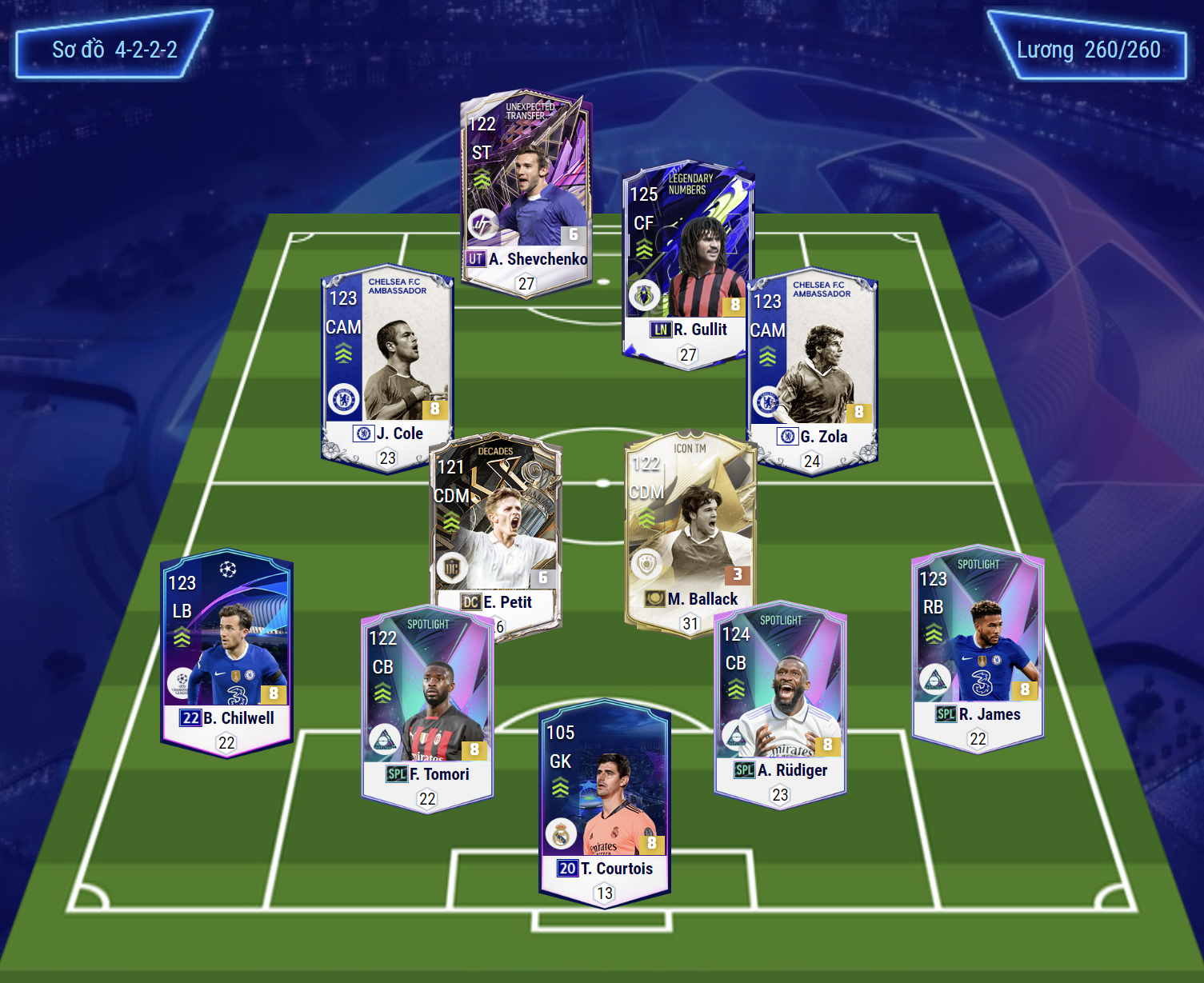The height and width of the screenshot is (983, 1204).
Task: Pick the A. Rüdiger CB card
Action: coord(780,705)
